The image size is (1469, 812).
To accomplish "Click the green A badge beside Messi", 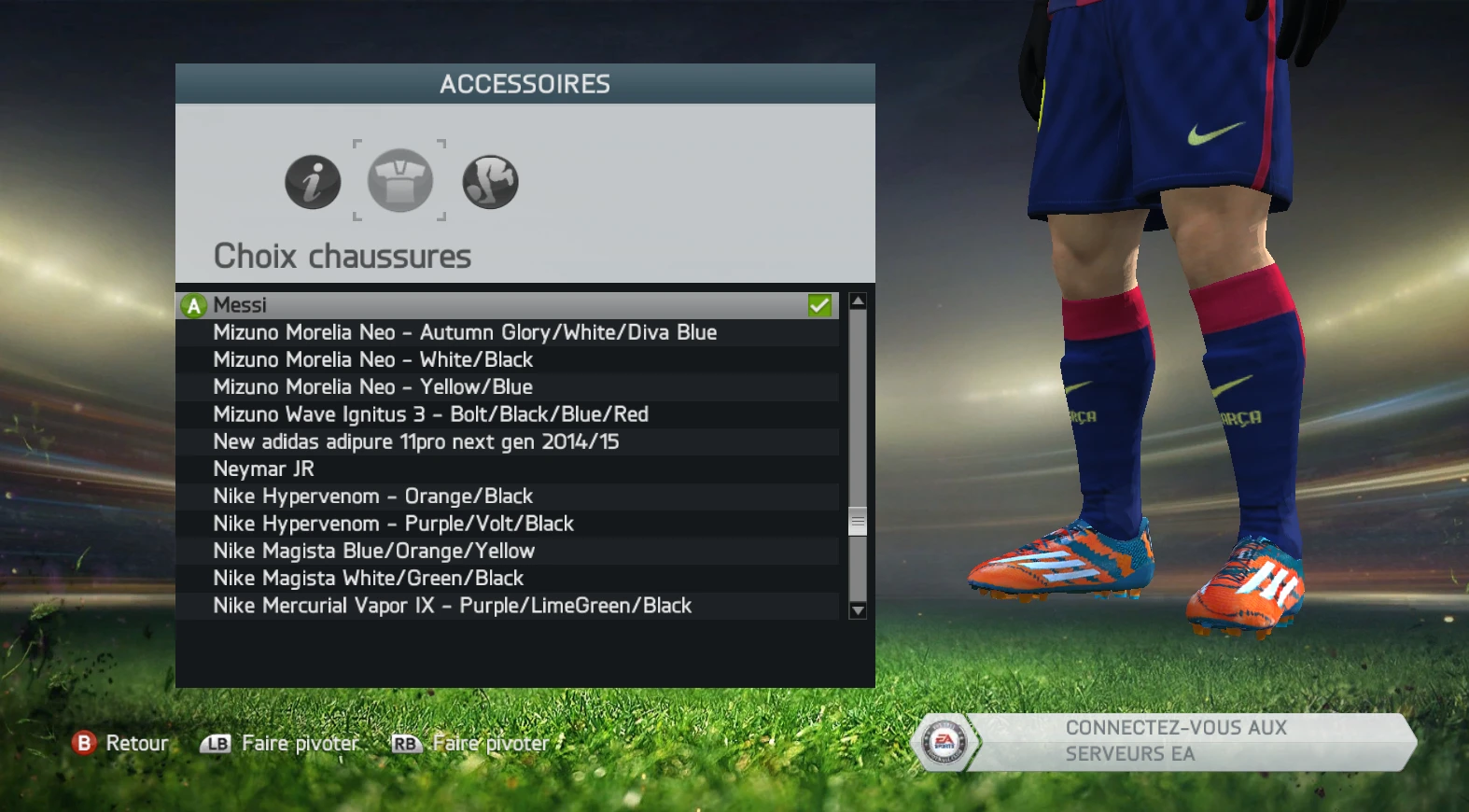I will [x=192, y=304].
